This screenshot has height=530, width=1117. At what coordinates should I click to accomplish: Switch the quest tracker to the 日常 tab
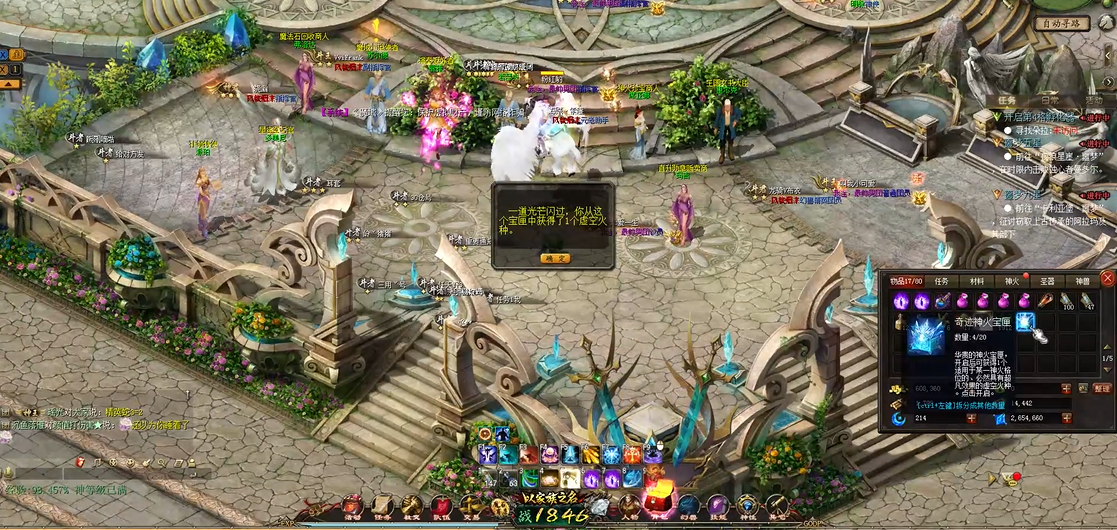(1049, 100)
